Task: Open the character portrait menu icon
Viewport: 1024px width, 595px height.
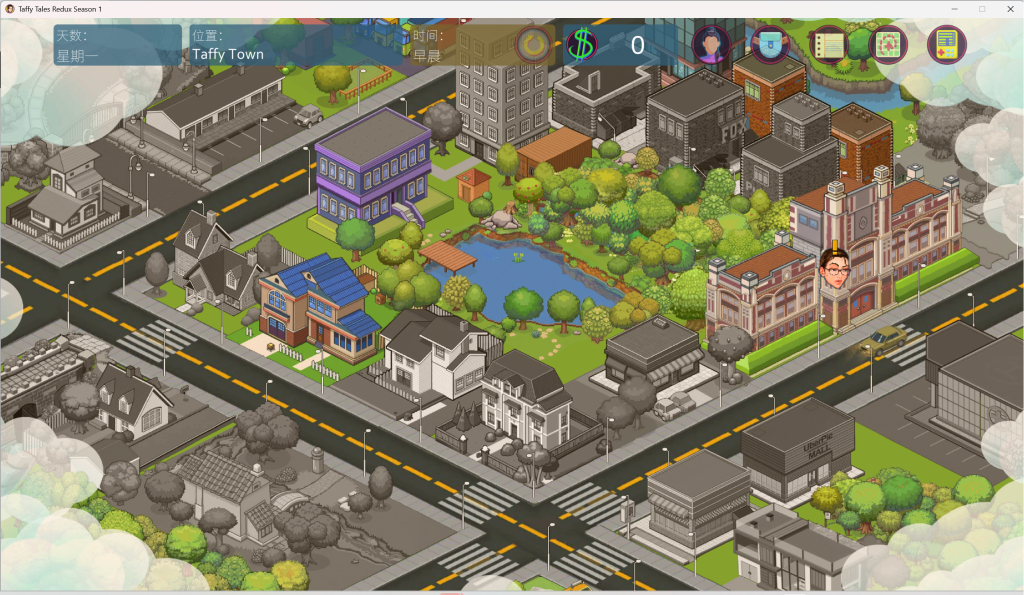Action: 711,45
